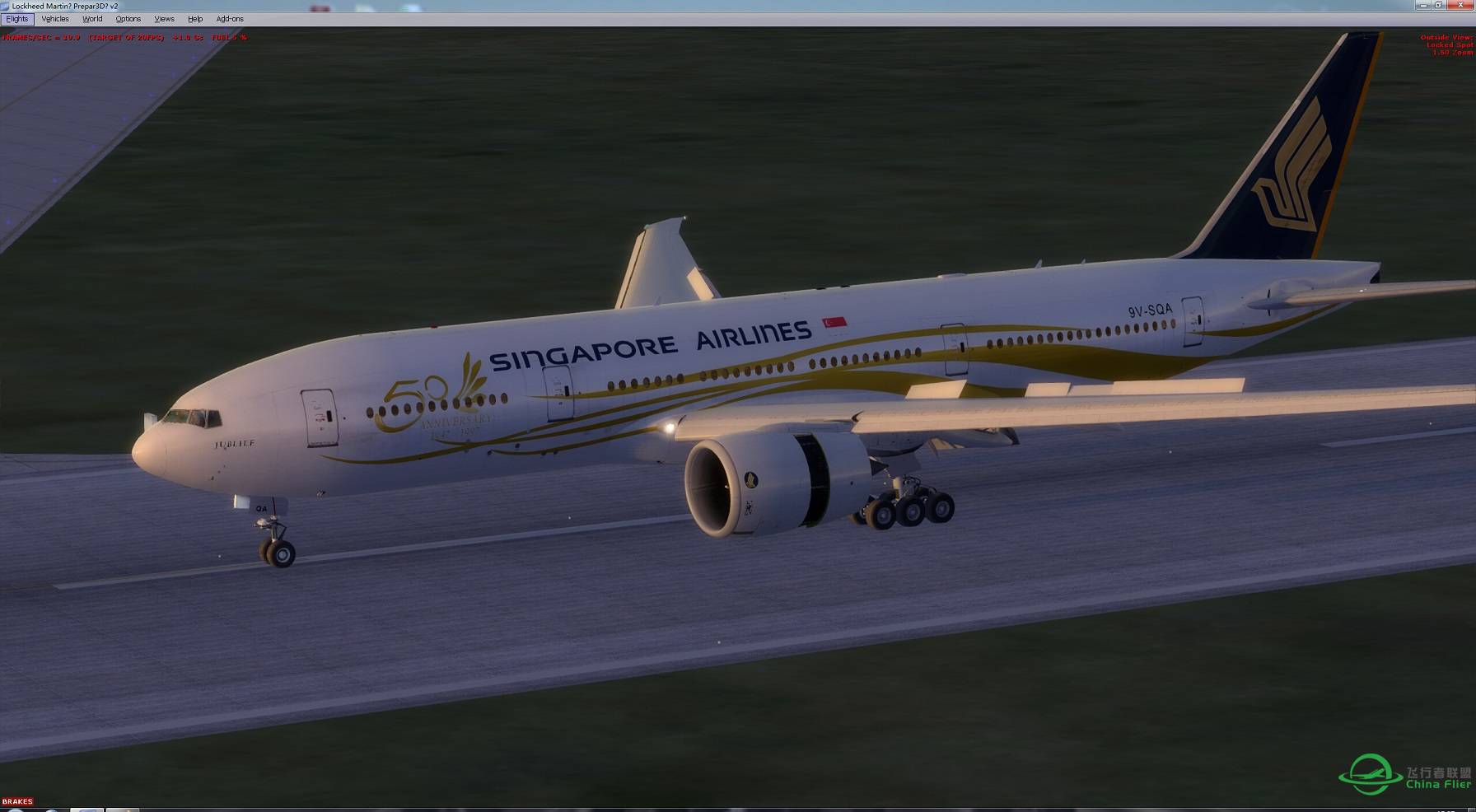1476x812 pixels.
Task: Click the Prepar3D application icon in the title bar
Action: point(6,6)
